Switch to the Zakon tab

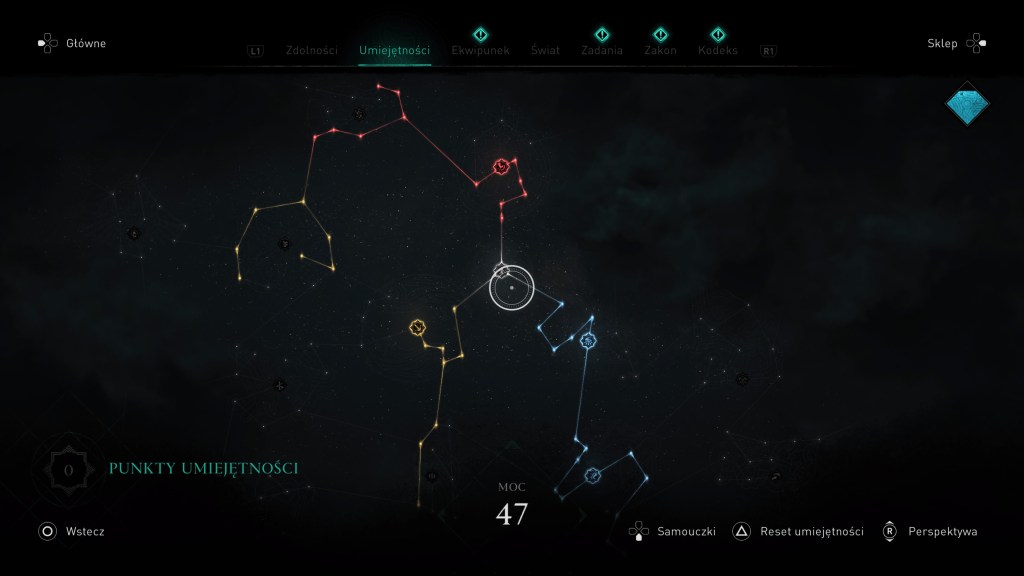pos(660,50)
